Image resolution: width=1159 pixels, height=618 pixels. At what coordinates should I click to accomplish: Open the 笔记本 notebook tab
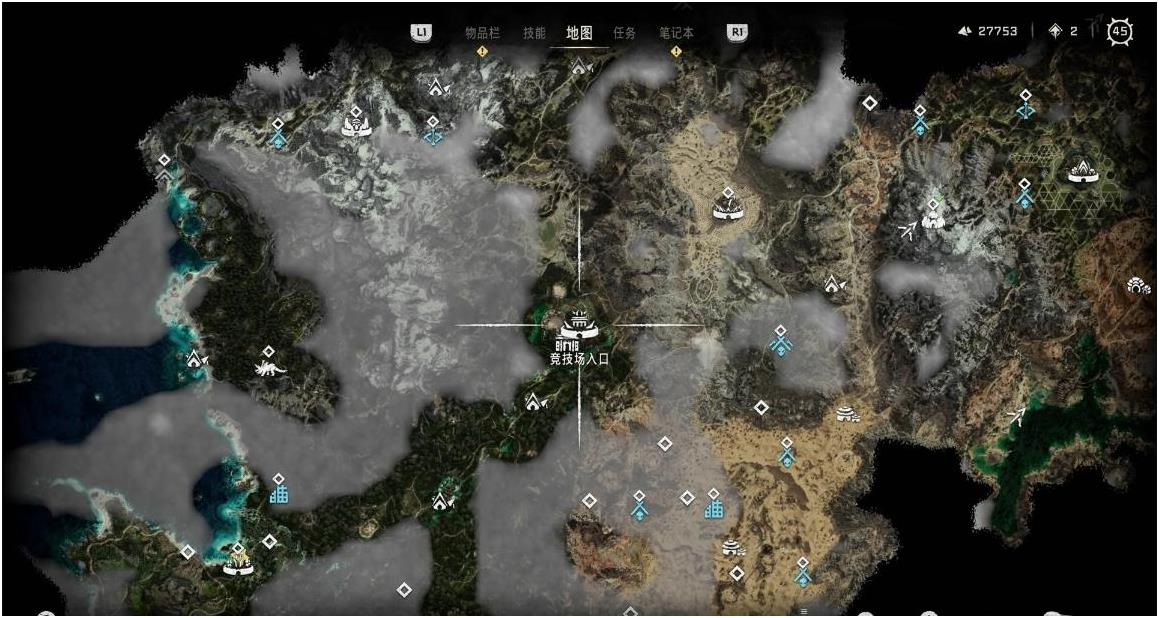(x=676, y=32)
